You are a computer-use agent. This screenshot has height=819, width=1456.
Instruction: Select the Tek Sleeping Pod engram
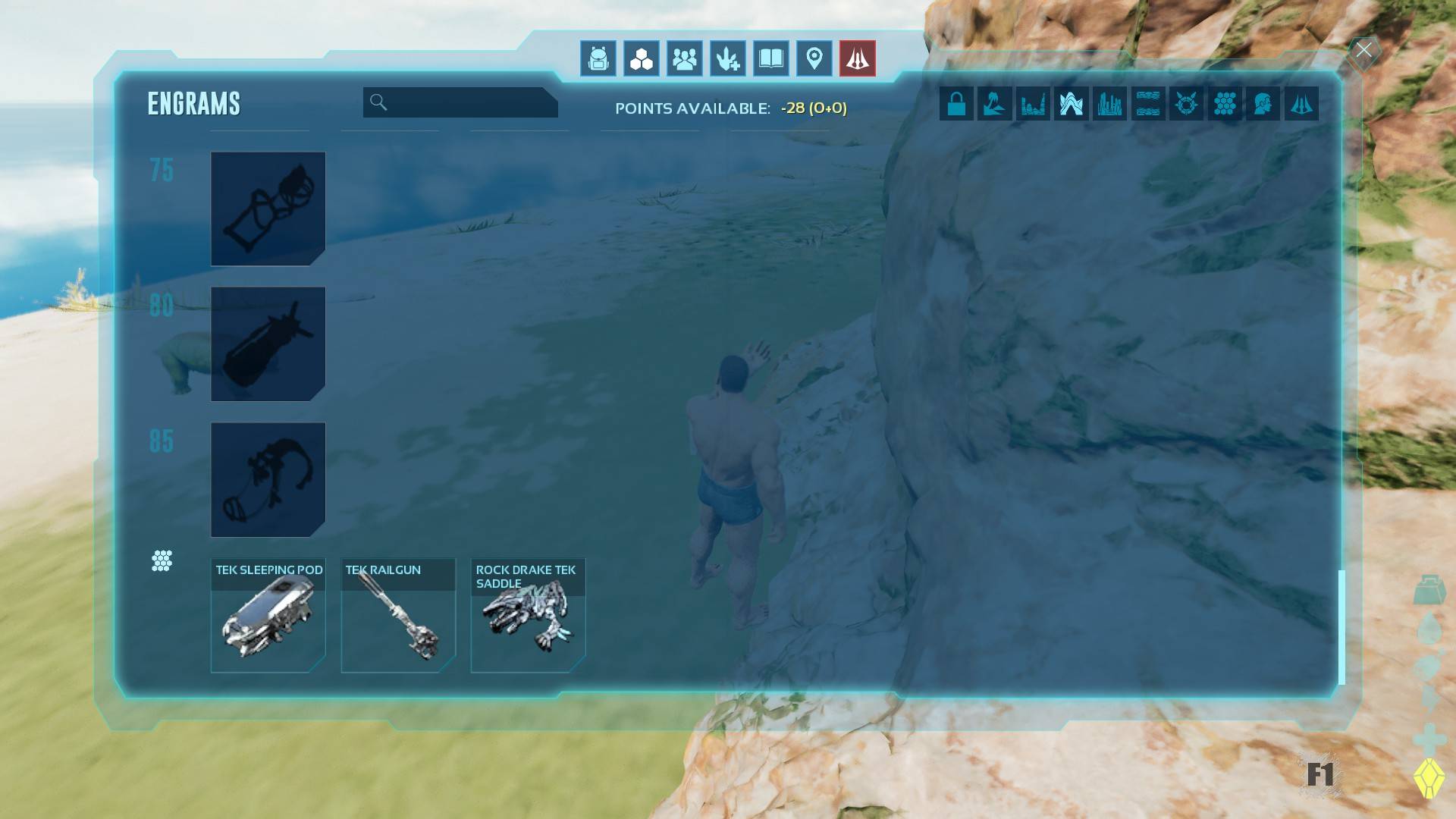pyautogui.click(x=268, y=616)
